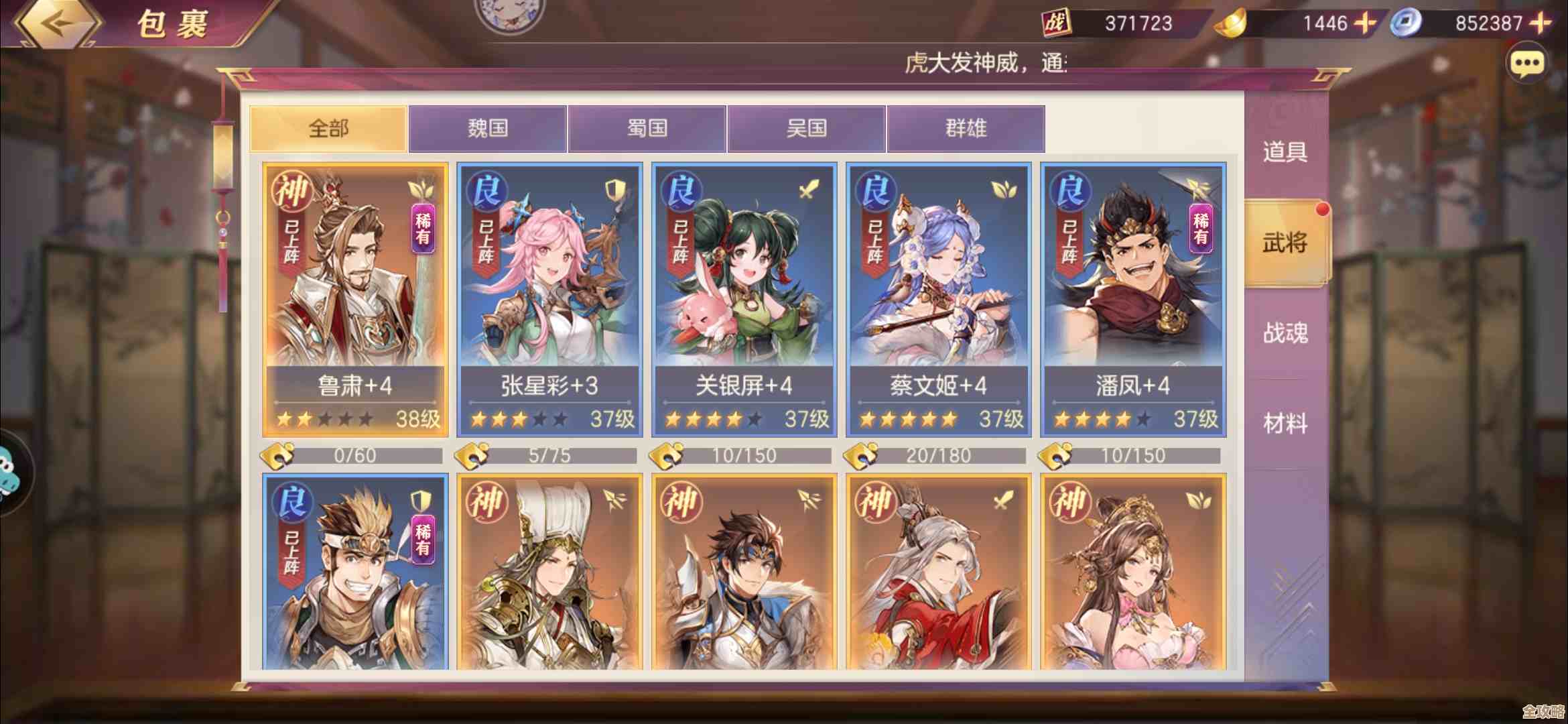The height and width of the screenshot is (724, 1568).
Task: Click the 蔡文姬+4 hero card
Action: pyautogui.click(x=938, y=300)
